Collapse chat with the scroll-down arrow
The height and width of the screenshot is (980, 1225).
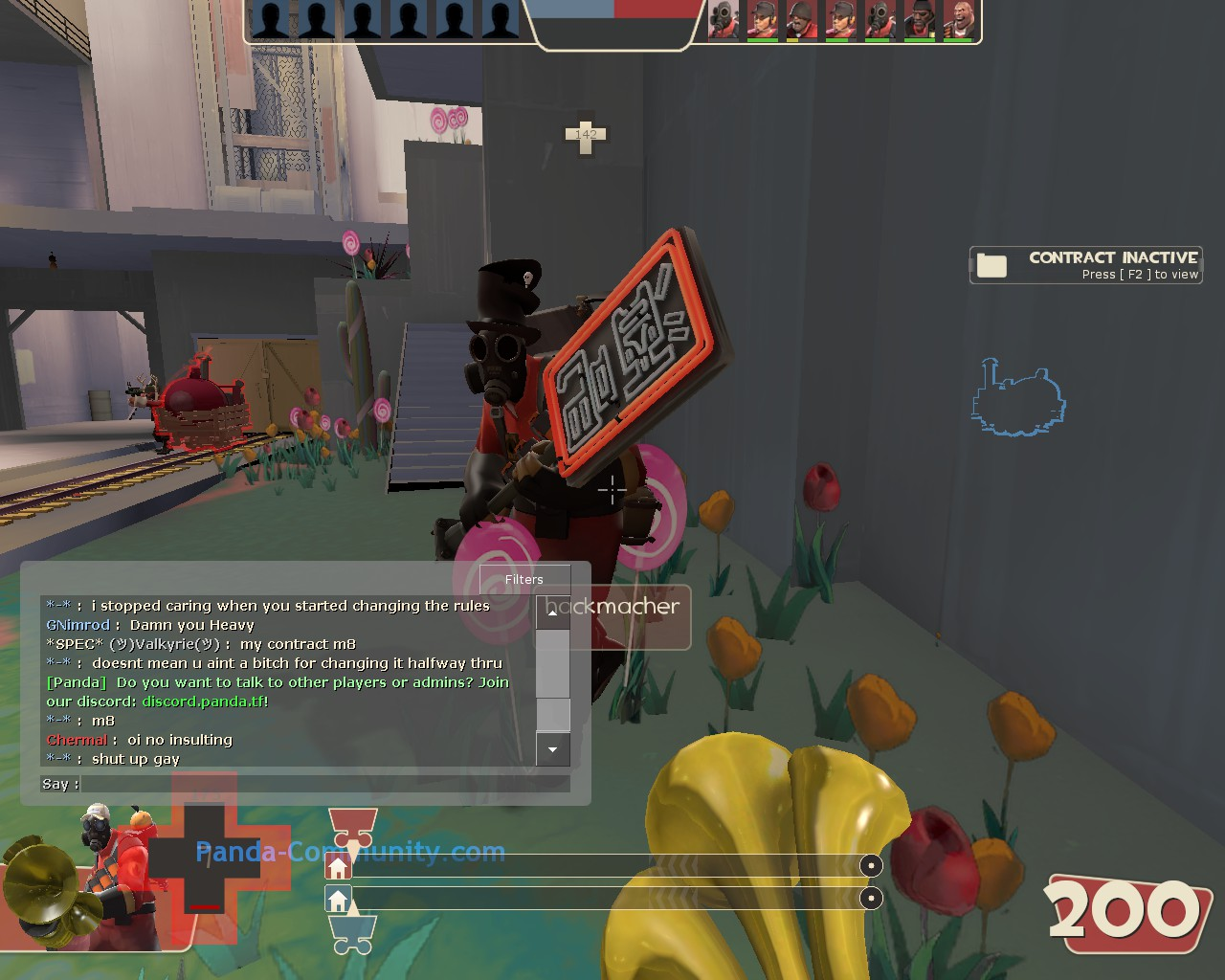(552, 751)
